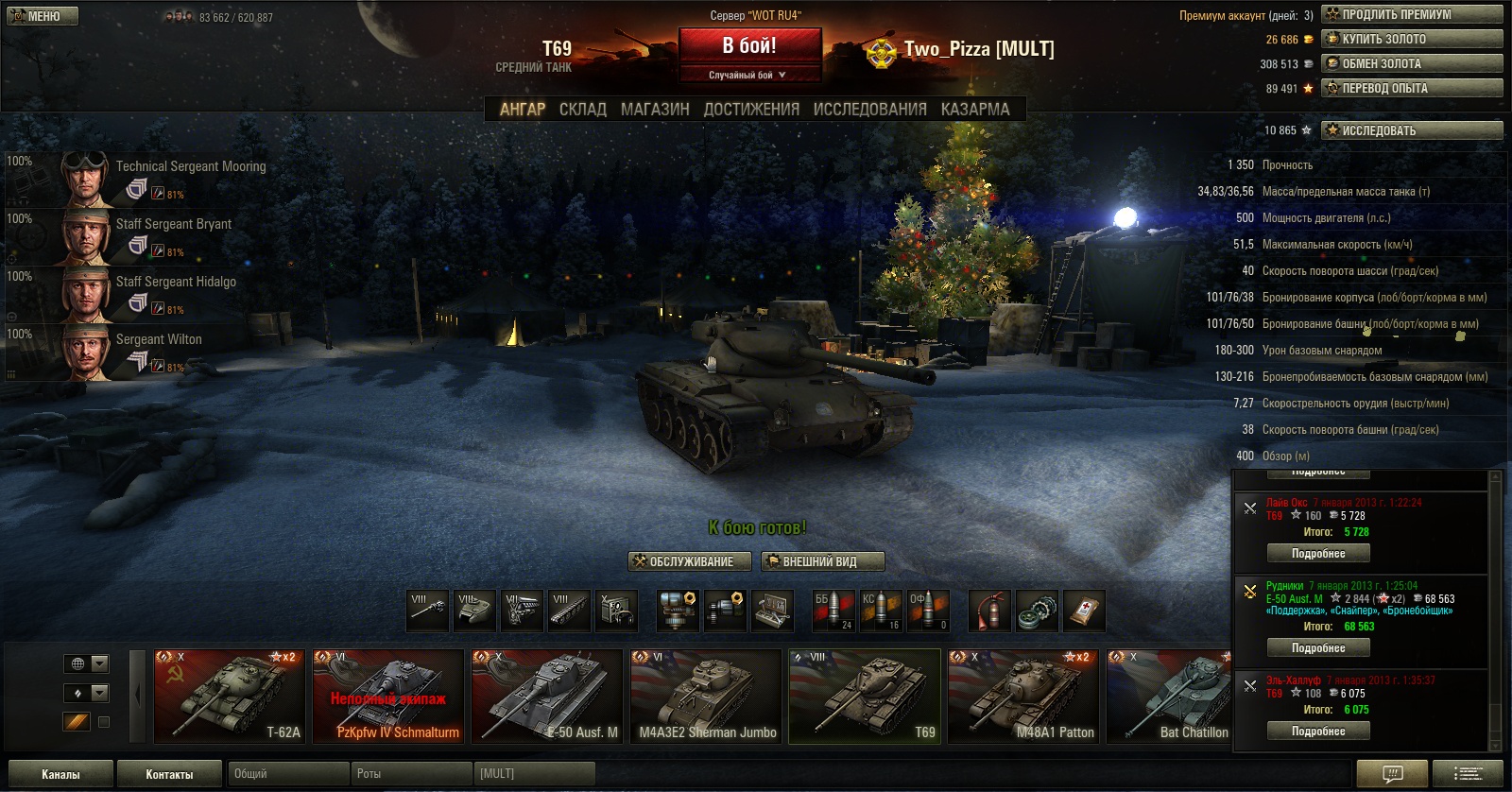Screen dimensions: 1512x792
Task: Start battle with the В бой! button
Action: pos(749,46)
